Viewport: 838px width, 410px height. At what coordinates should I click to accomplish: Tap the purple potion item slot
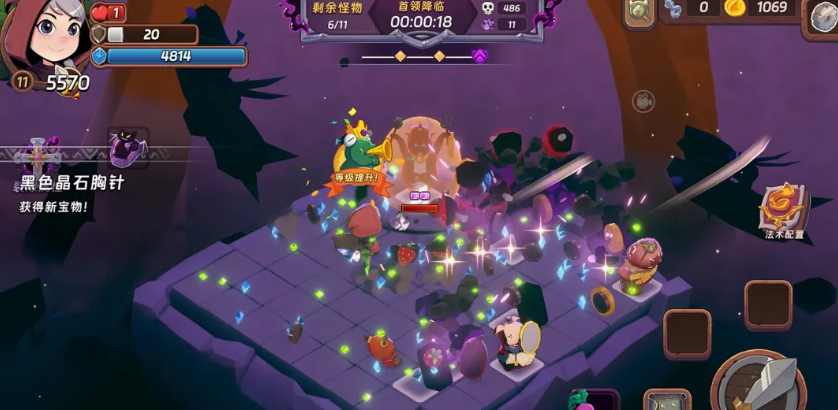(x=594, y=400)
